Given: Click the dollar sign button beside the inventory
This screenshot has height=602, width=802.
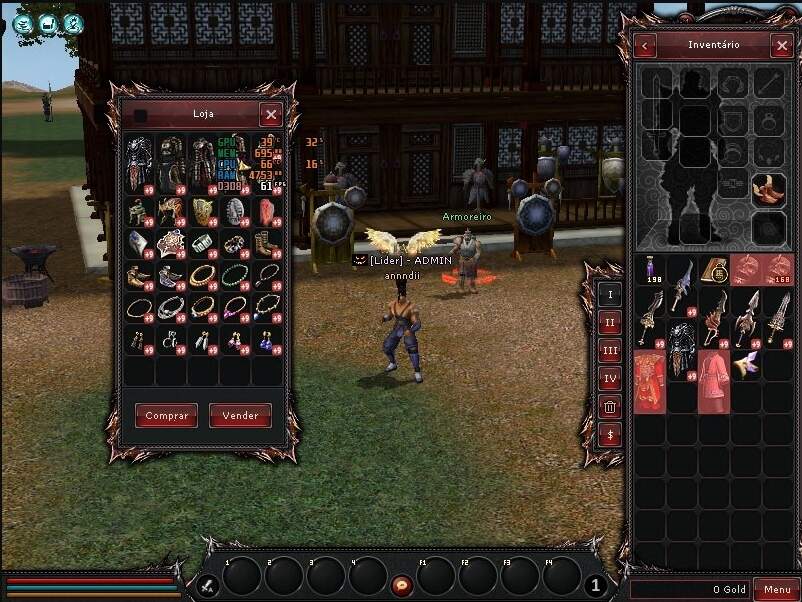Looking at the screenshot, I should tap(610, 435).
